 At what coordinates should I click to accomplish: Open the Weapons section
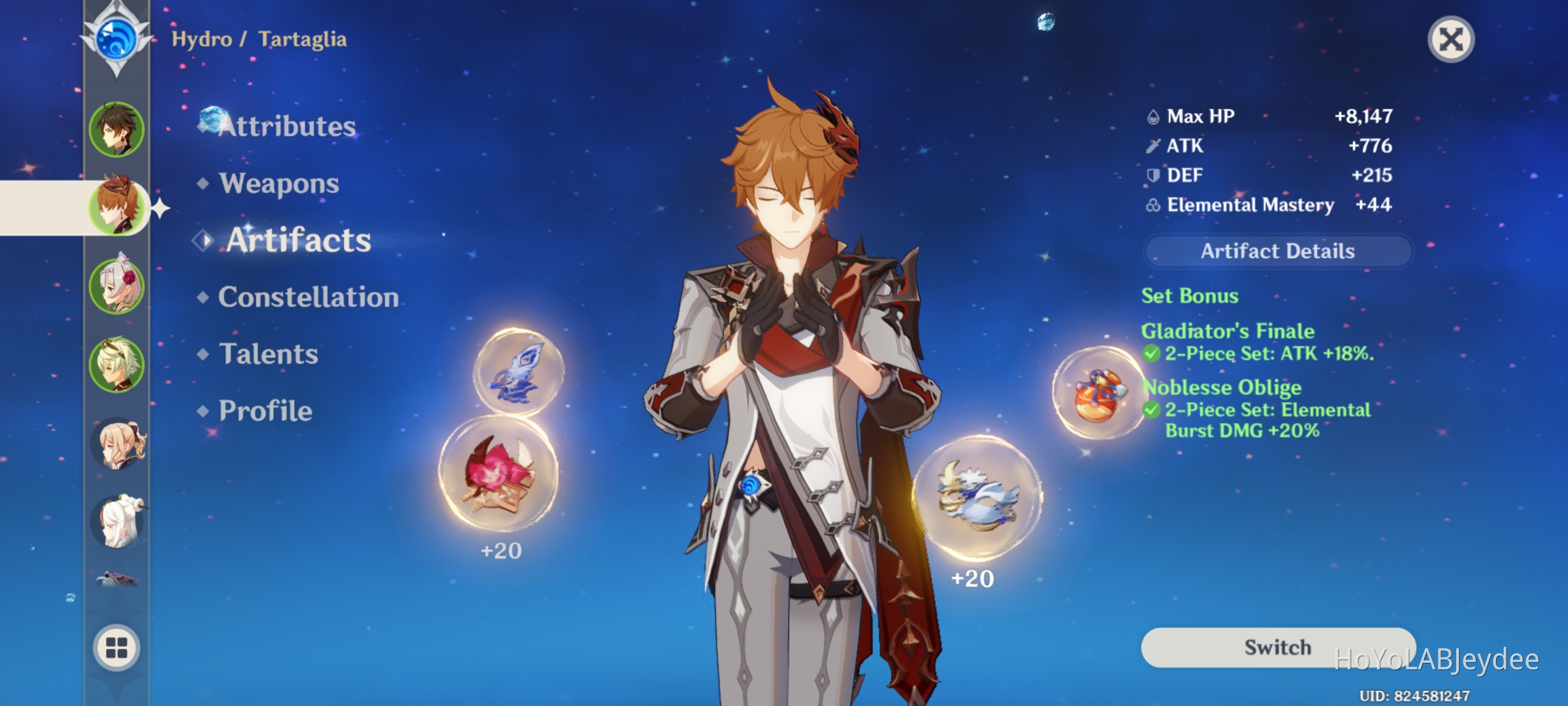pyautogui.click(x=278, y=184)
